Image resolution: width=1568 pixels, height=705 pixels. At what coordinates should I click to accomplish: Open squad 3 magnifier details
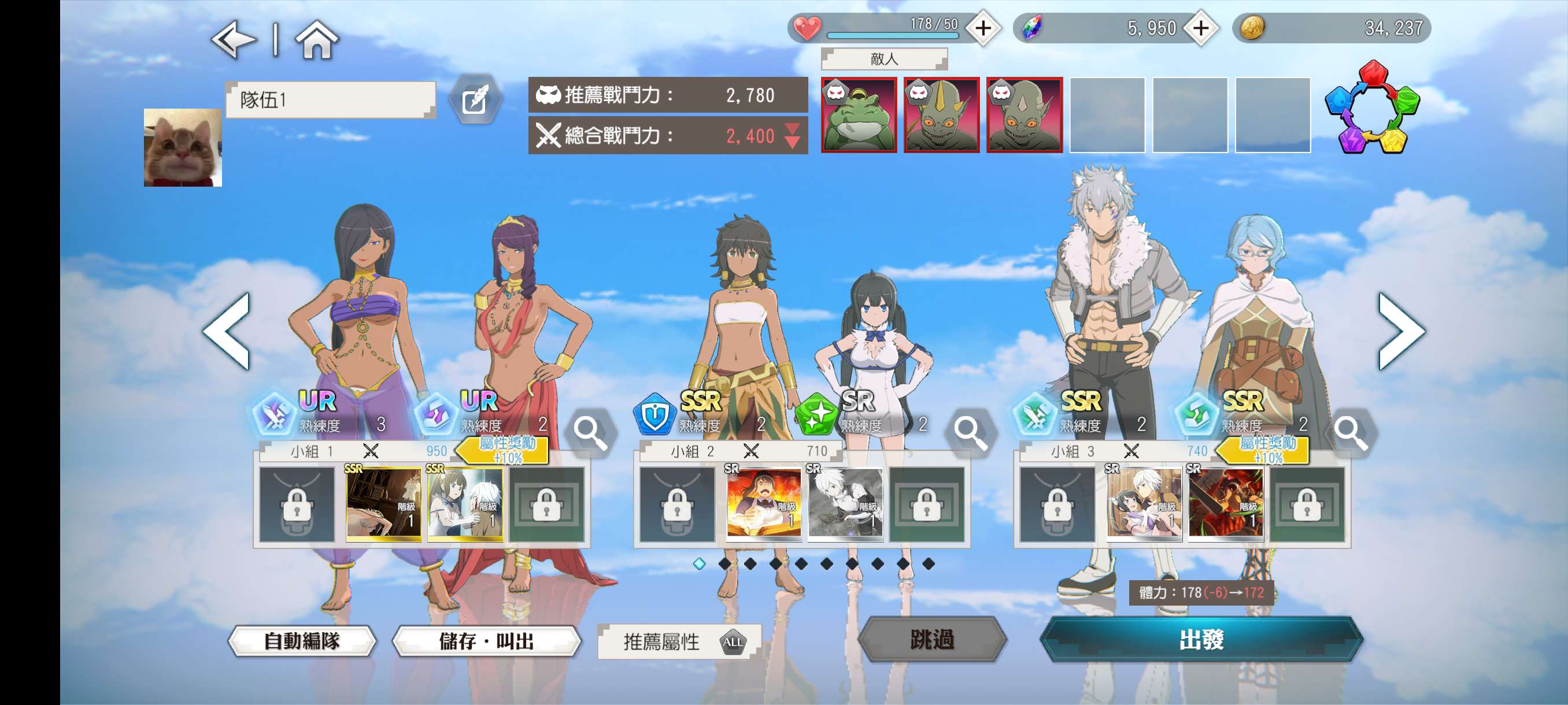tap(1350, 432)
